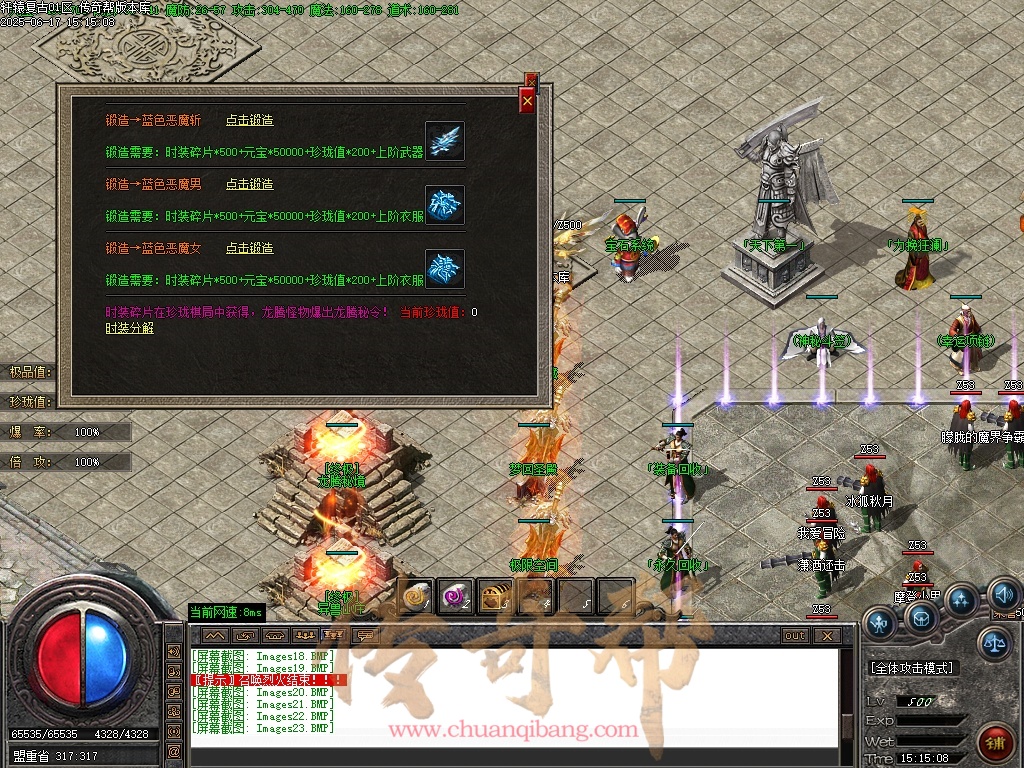This screenshot has width=1024, height=768.
Task: Click 点击锻造 for 蓝色恶魔女
Action: pyautogui.click(x=249, y=248)
